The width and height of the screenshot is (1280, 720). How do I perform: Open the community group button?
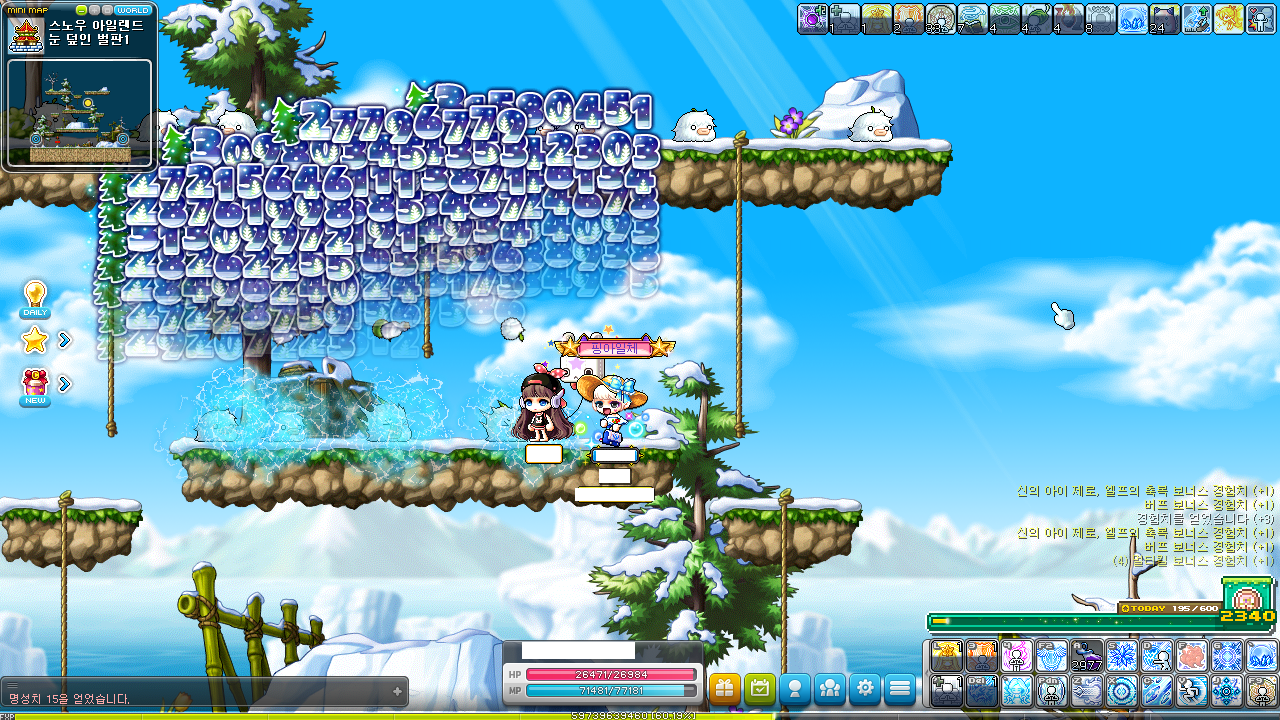coord(830,688)
